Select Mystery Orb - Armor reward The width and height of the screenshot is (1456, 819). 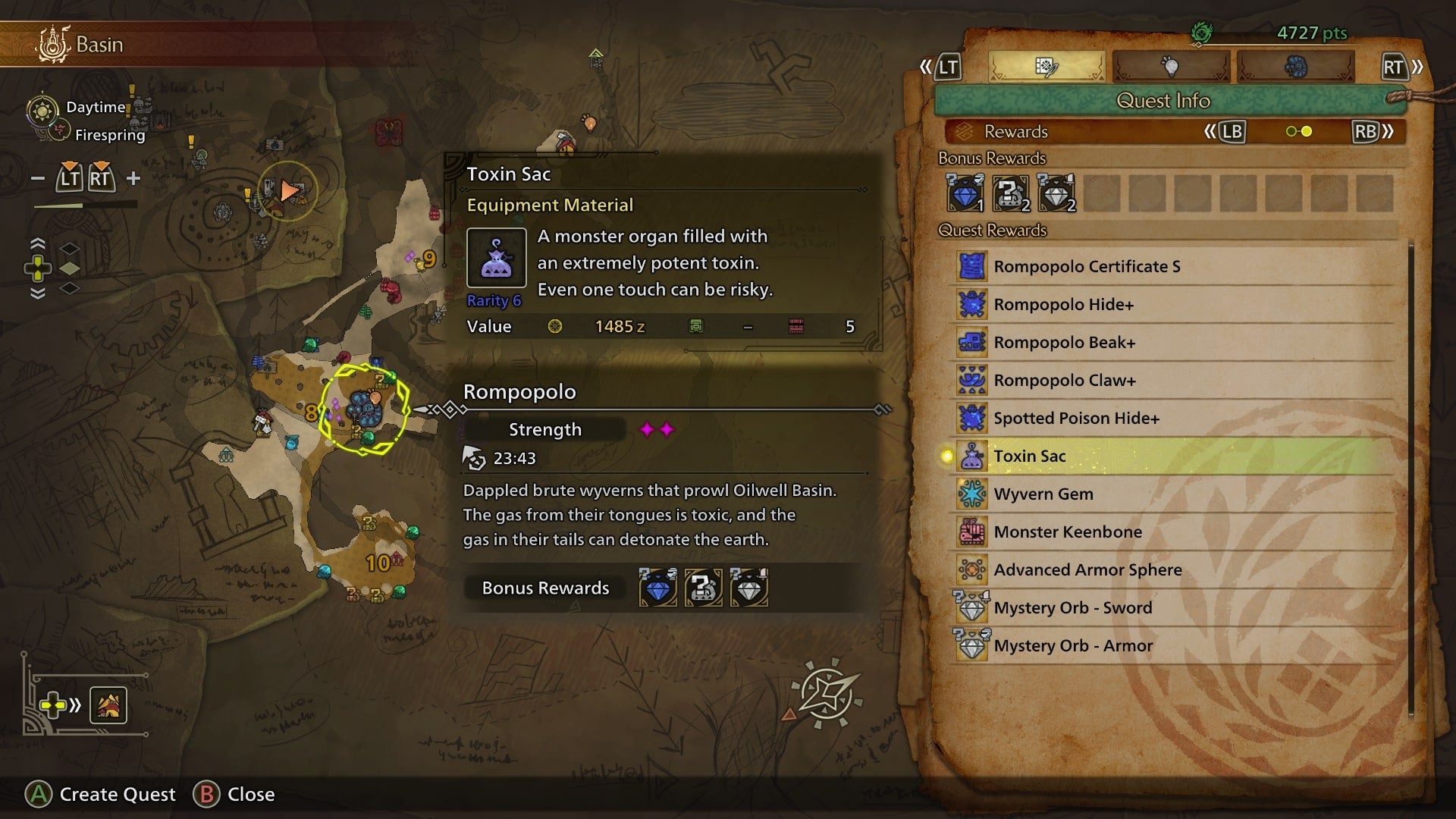click(x=1072, y=645)
